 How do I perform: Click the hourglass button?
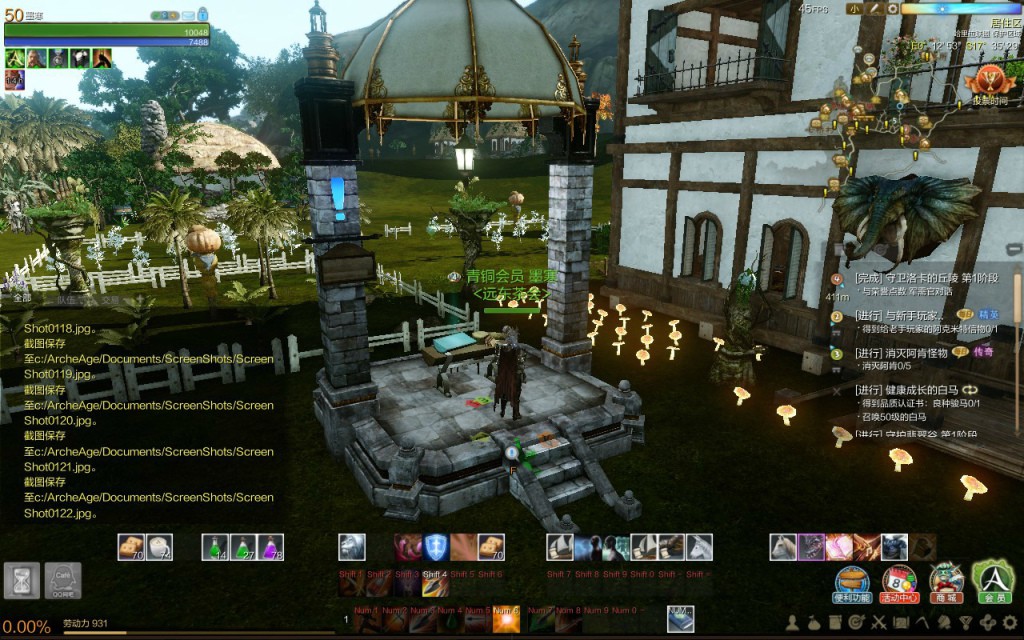coord(21,581)
